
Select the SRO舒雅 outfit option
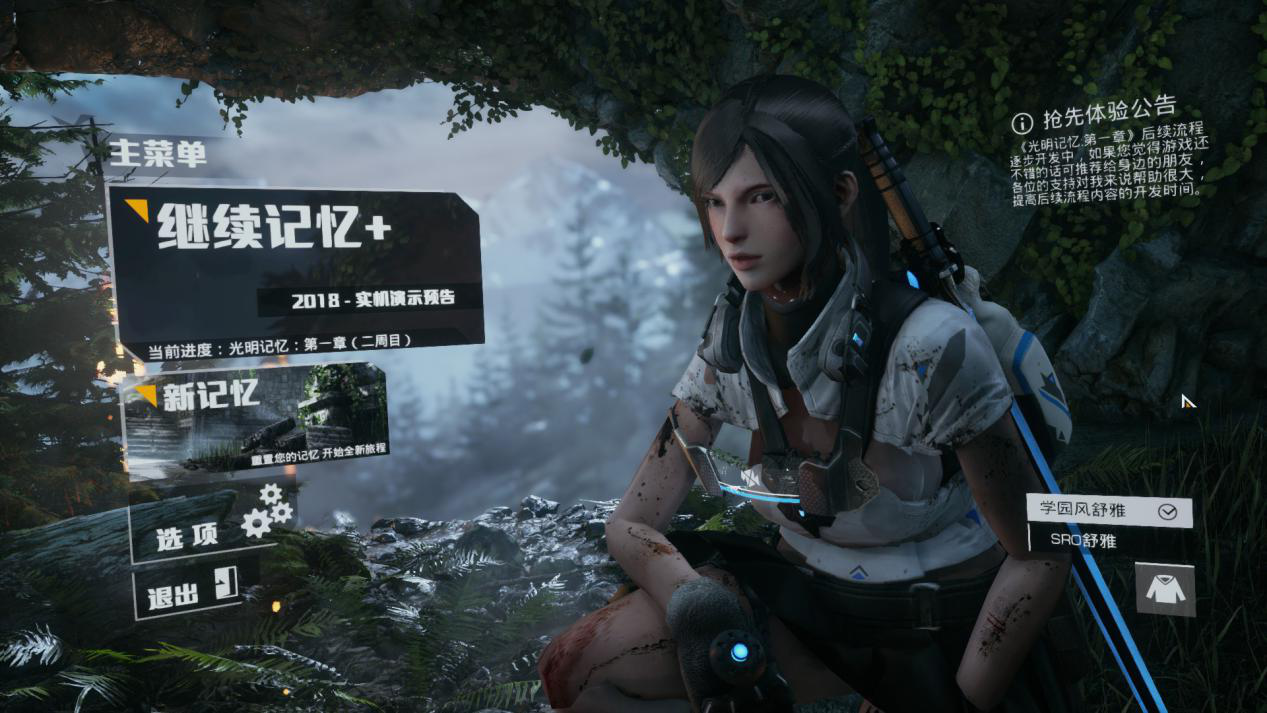pyautogui.click(x=1085, y=541)
